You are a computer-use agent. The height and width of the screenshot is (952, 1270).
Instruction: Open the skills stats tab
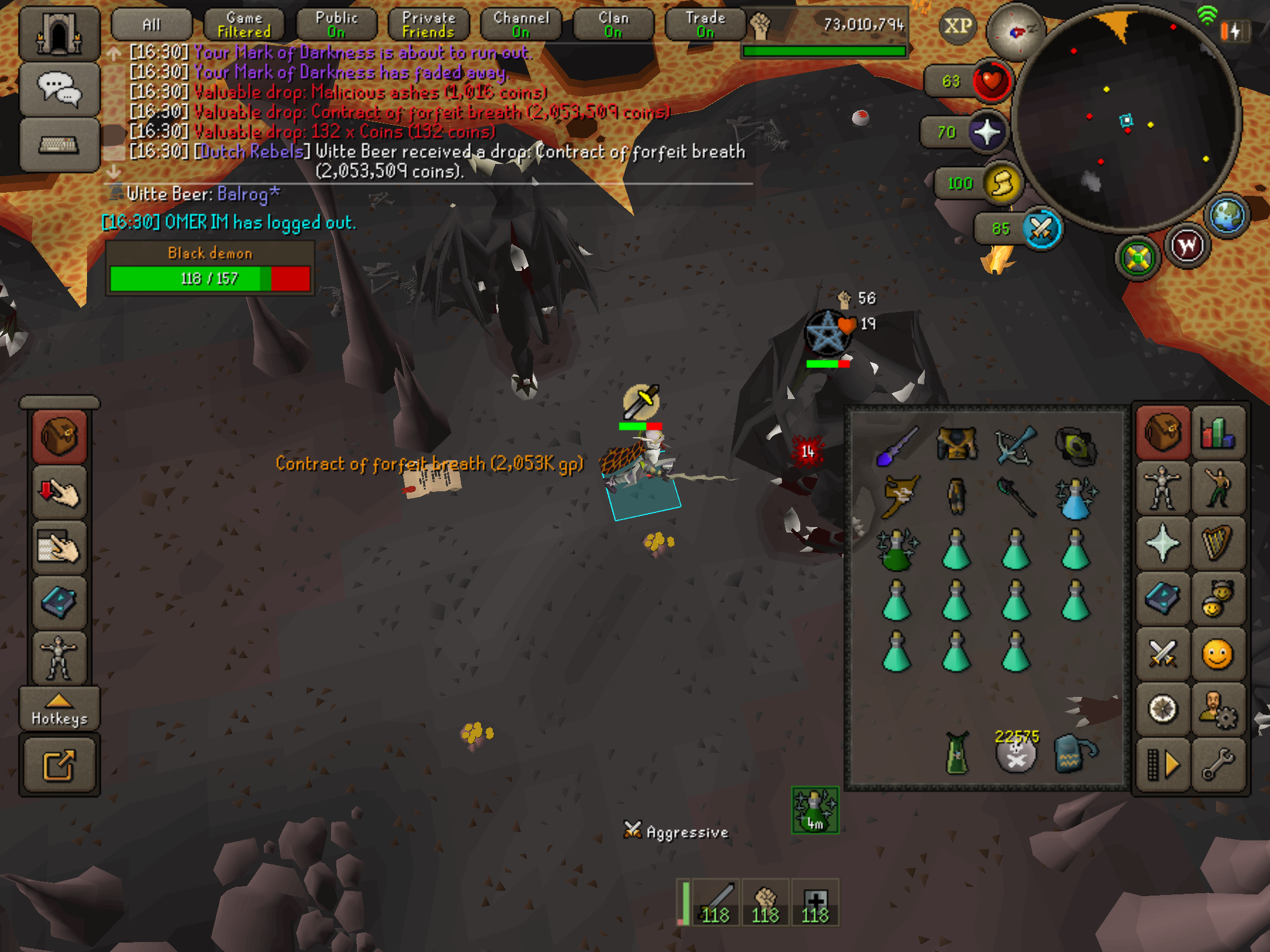pyautogui.click(x=1218, y=433)
